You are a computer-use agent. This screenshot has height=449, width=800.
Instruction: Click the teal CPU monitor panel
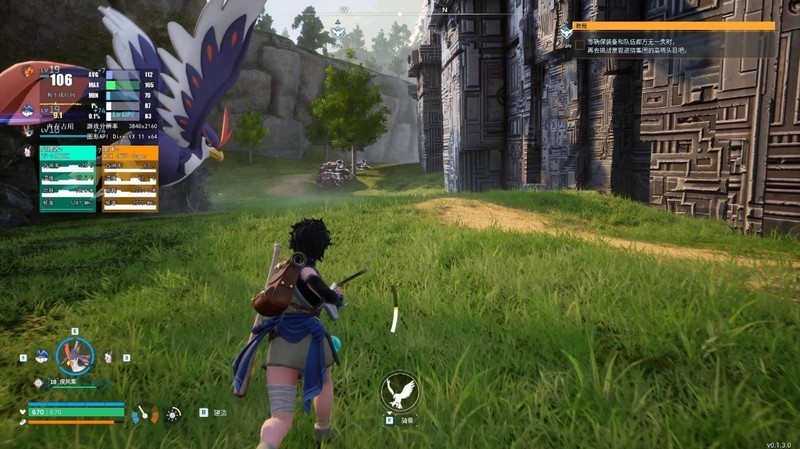tap(68, 179)
